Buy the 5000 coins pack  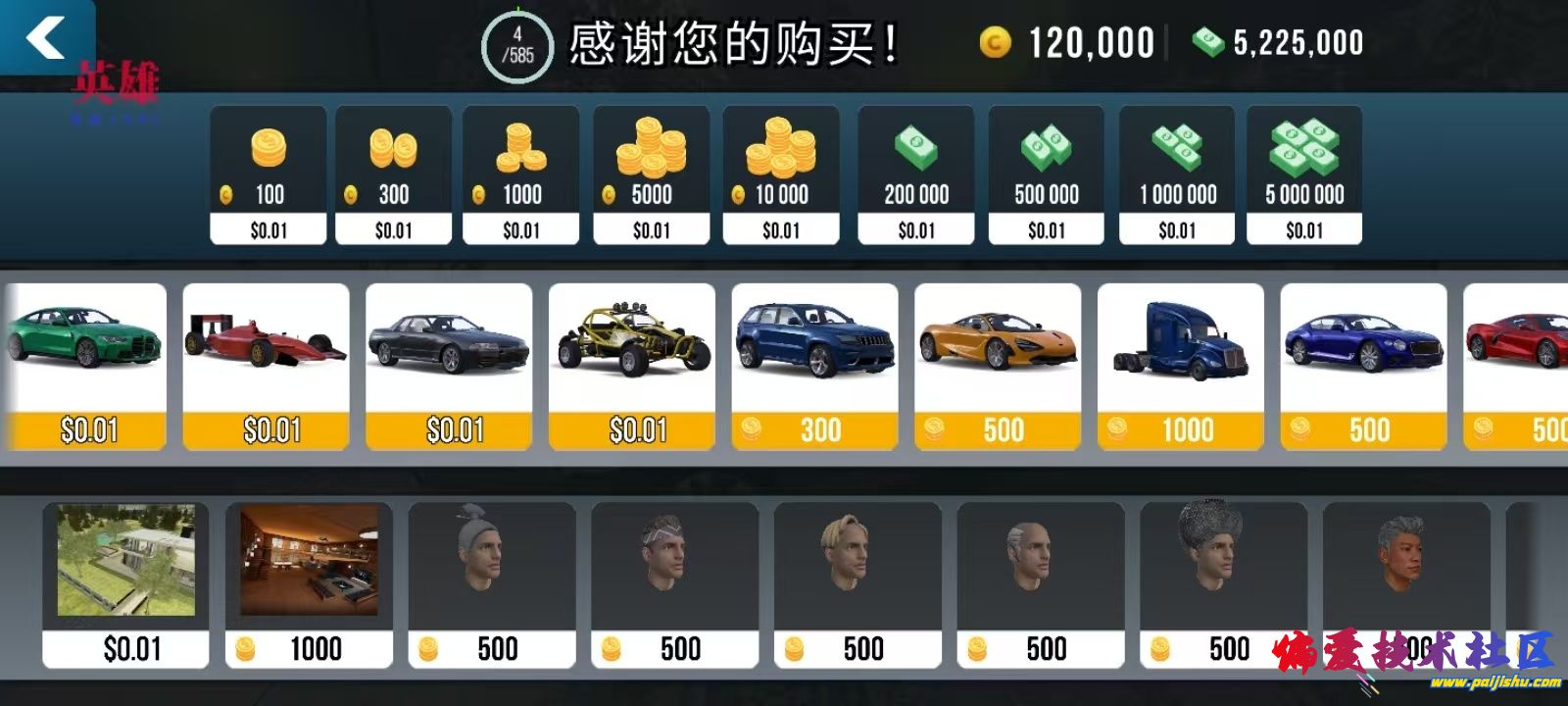651,174
